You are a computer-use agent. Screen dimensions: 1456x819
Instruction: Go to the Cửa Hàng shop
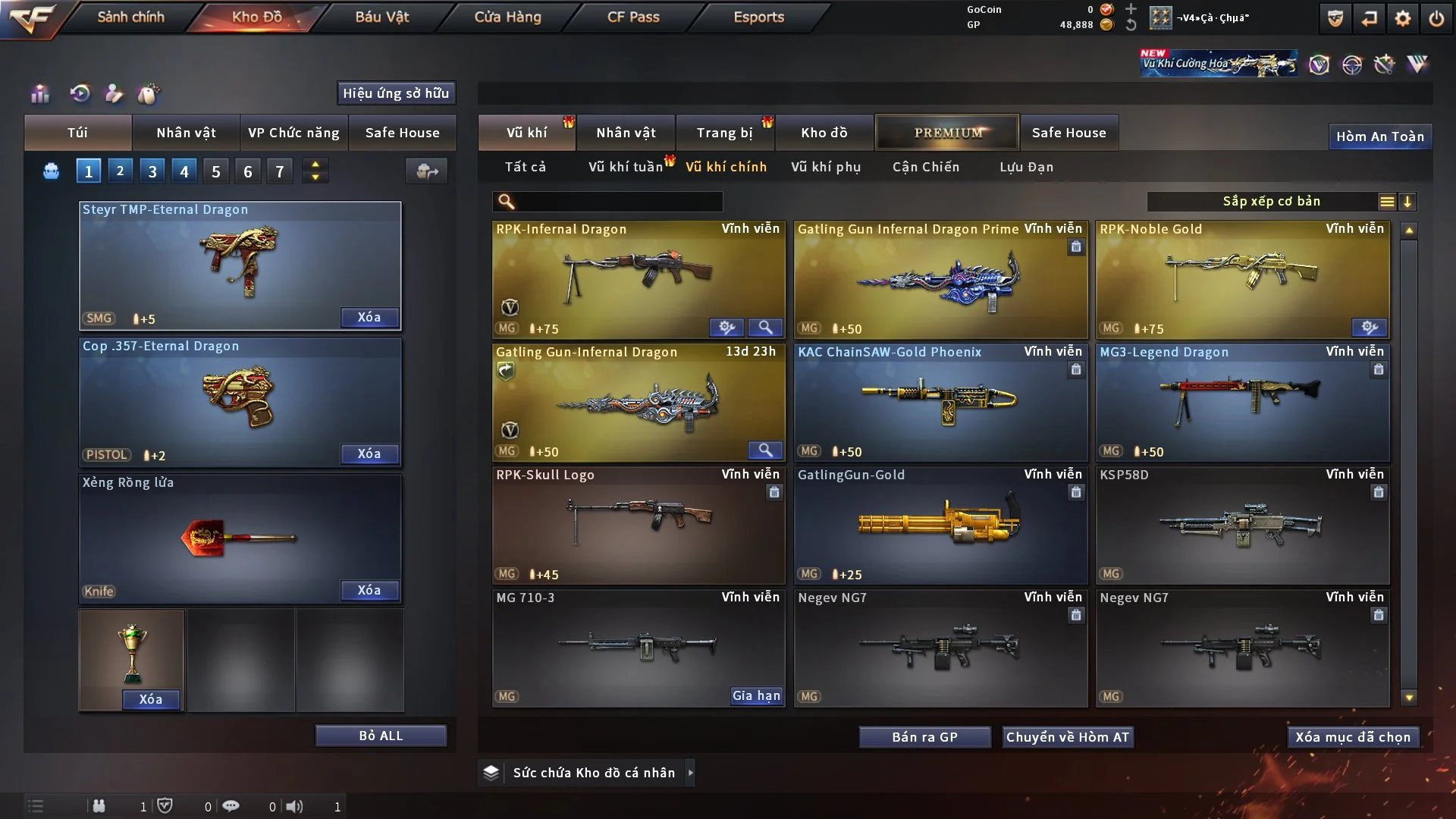point(507,17)
